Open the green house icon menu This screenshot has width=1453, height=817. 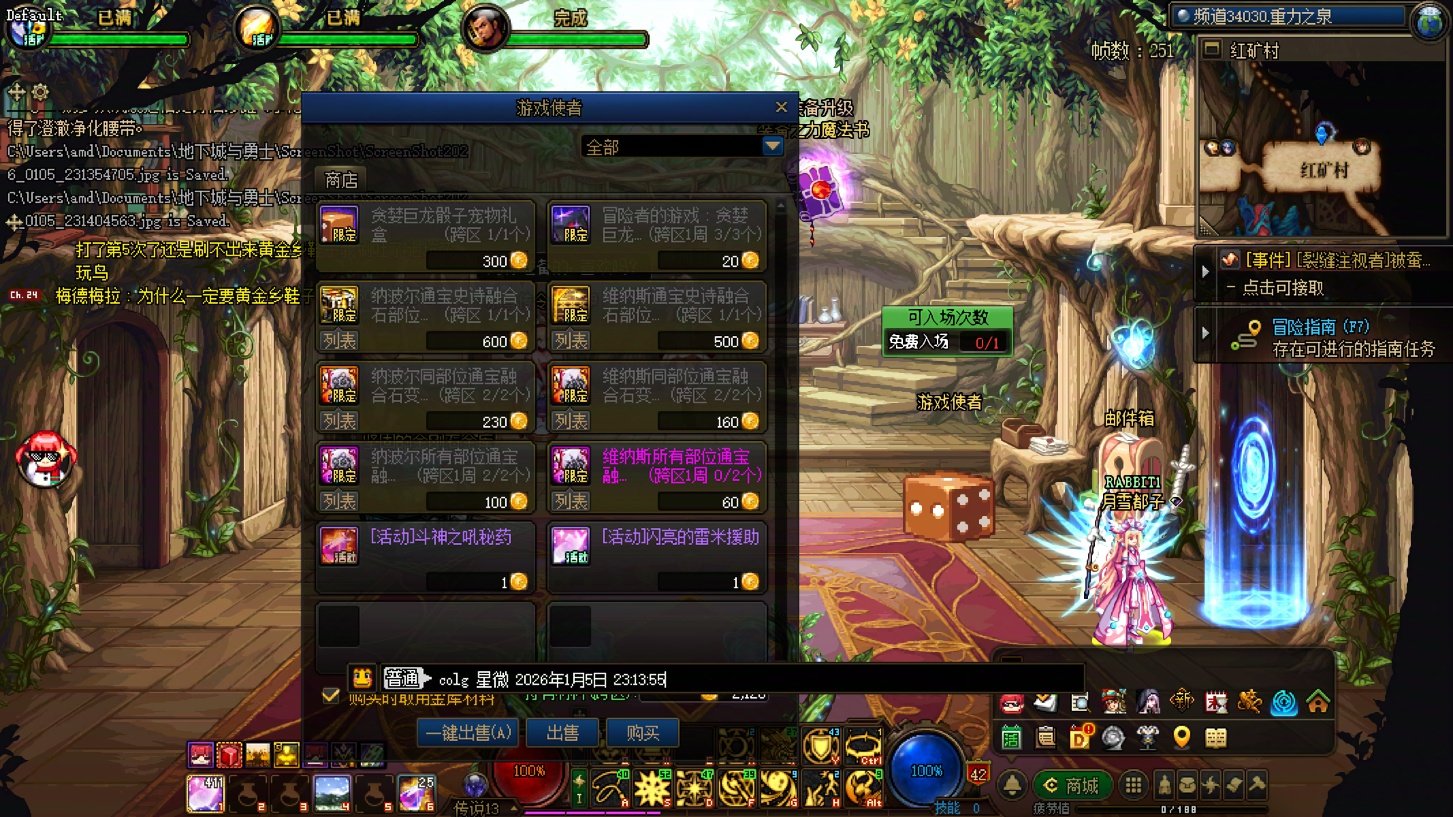1317,702
